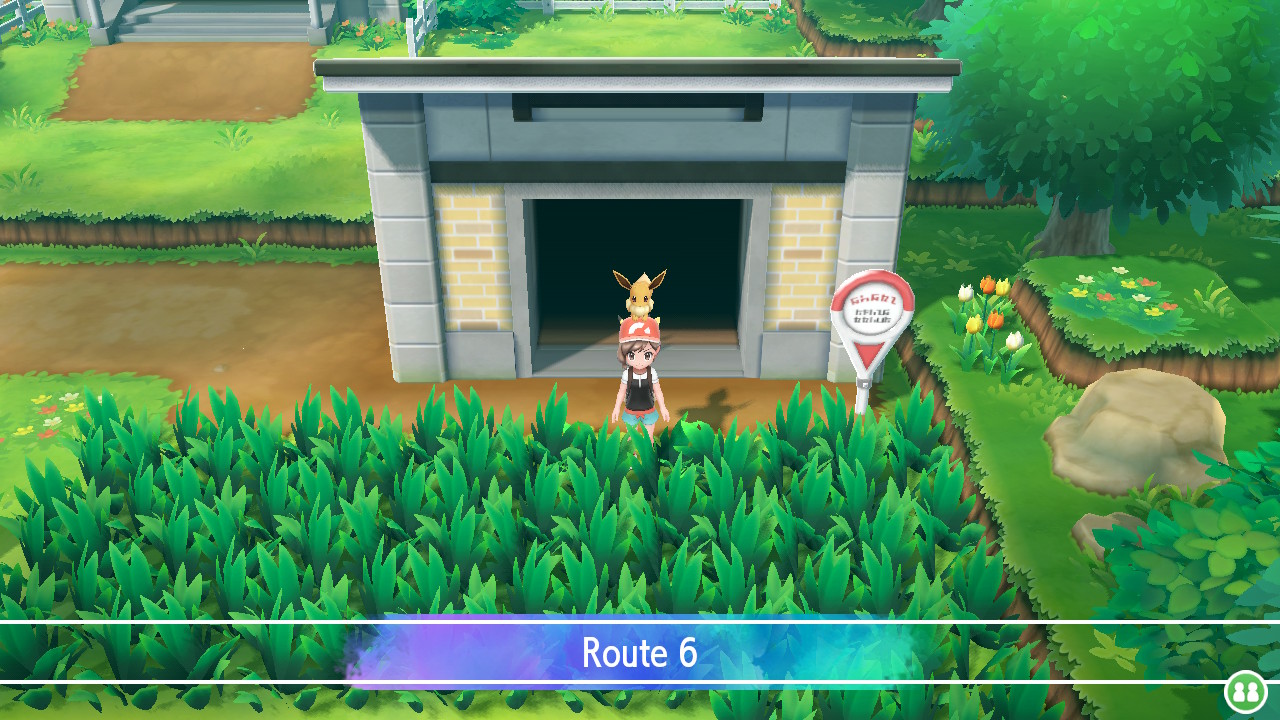Click the green two-player support icon
This screenshot has height=720, width=1280.
[1245, 692]
